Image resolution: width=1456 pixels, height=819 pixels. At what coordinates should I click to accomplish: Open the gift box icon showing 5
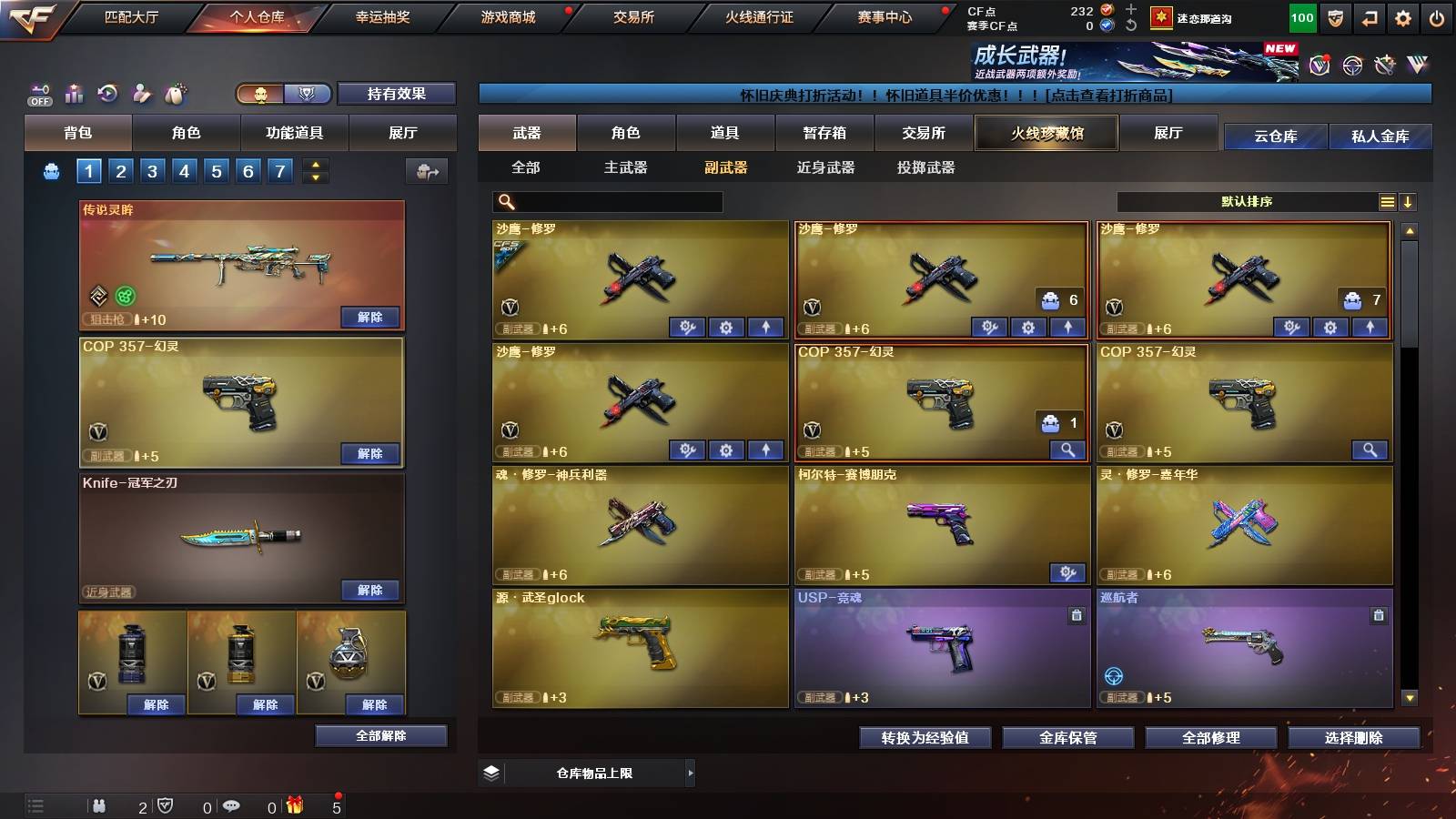pos(293,806)
